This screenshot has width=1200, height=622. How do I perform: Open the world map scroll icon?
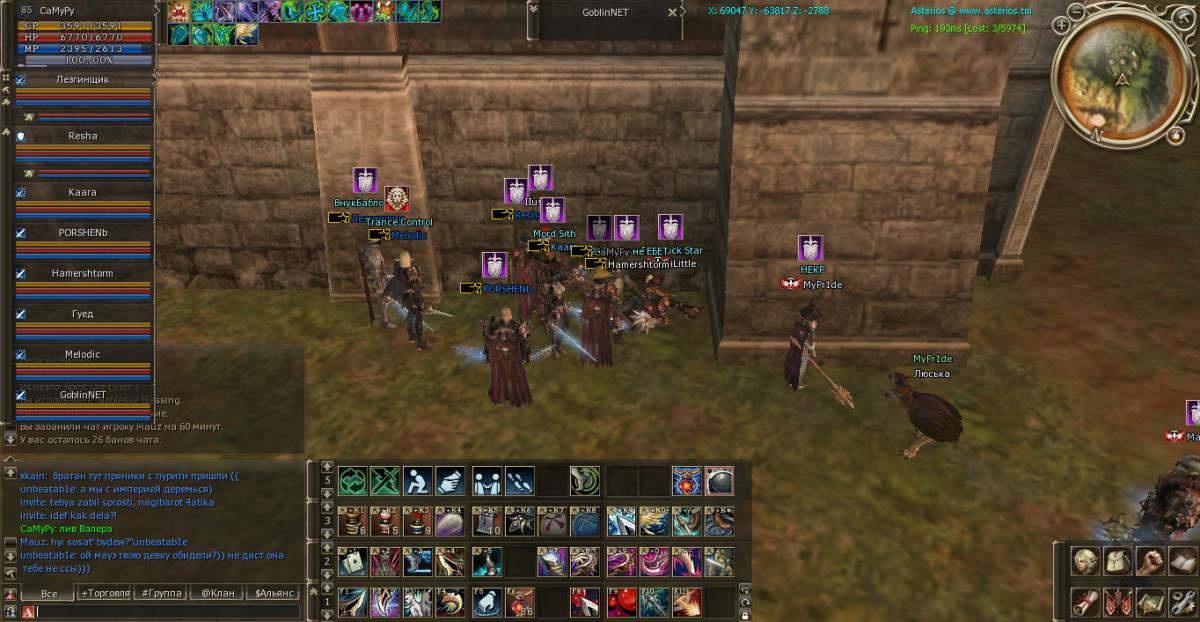(x=1151, y=601)
